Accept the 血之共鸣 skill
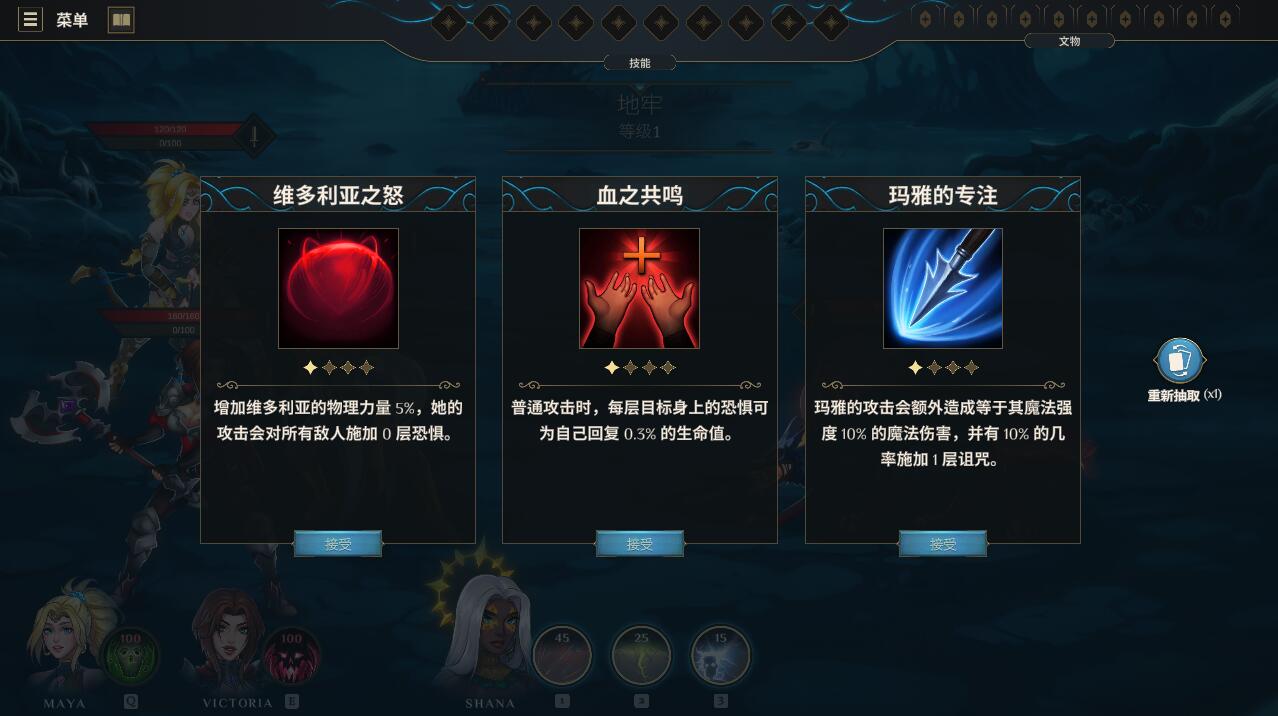Image resolution: width=1278 pixels, height=716 pixels. [x=640, y=544]
